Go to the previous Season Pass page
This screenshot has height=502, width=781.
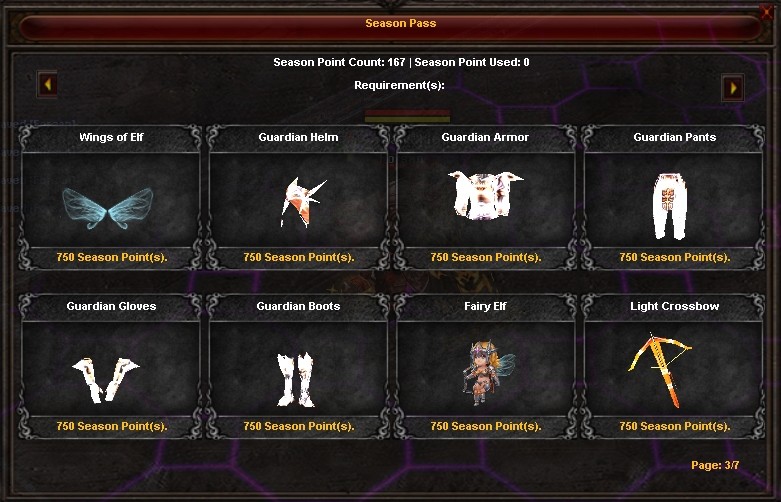[47, 85]
